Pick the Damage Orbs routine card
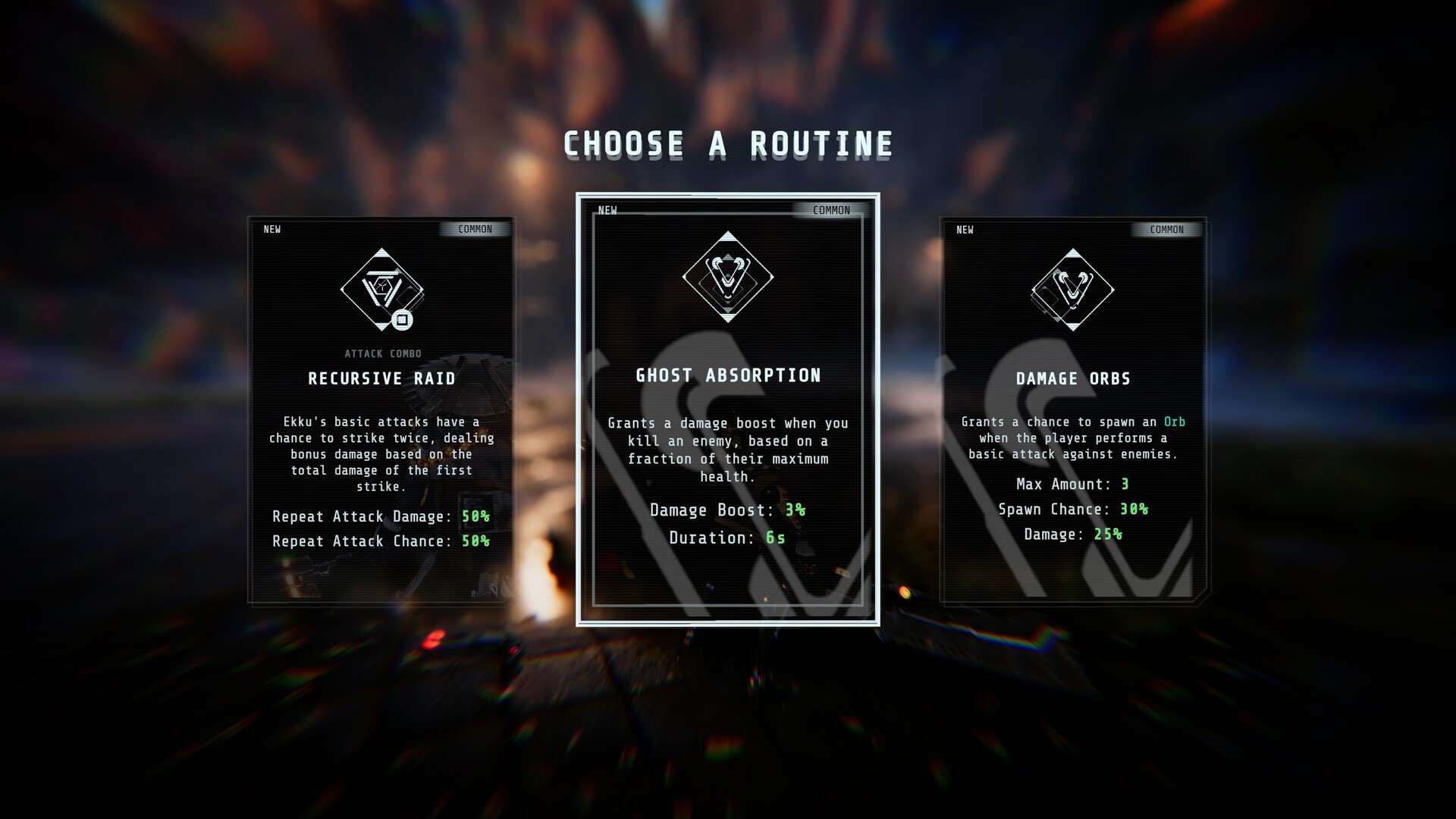This screenshot has height=819, width=1456. point(1072,410)
